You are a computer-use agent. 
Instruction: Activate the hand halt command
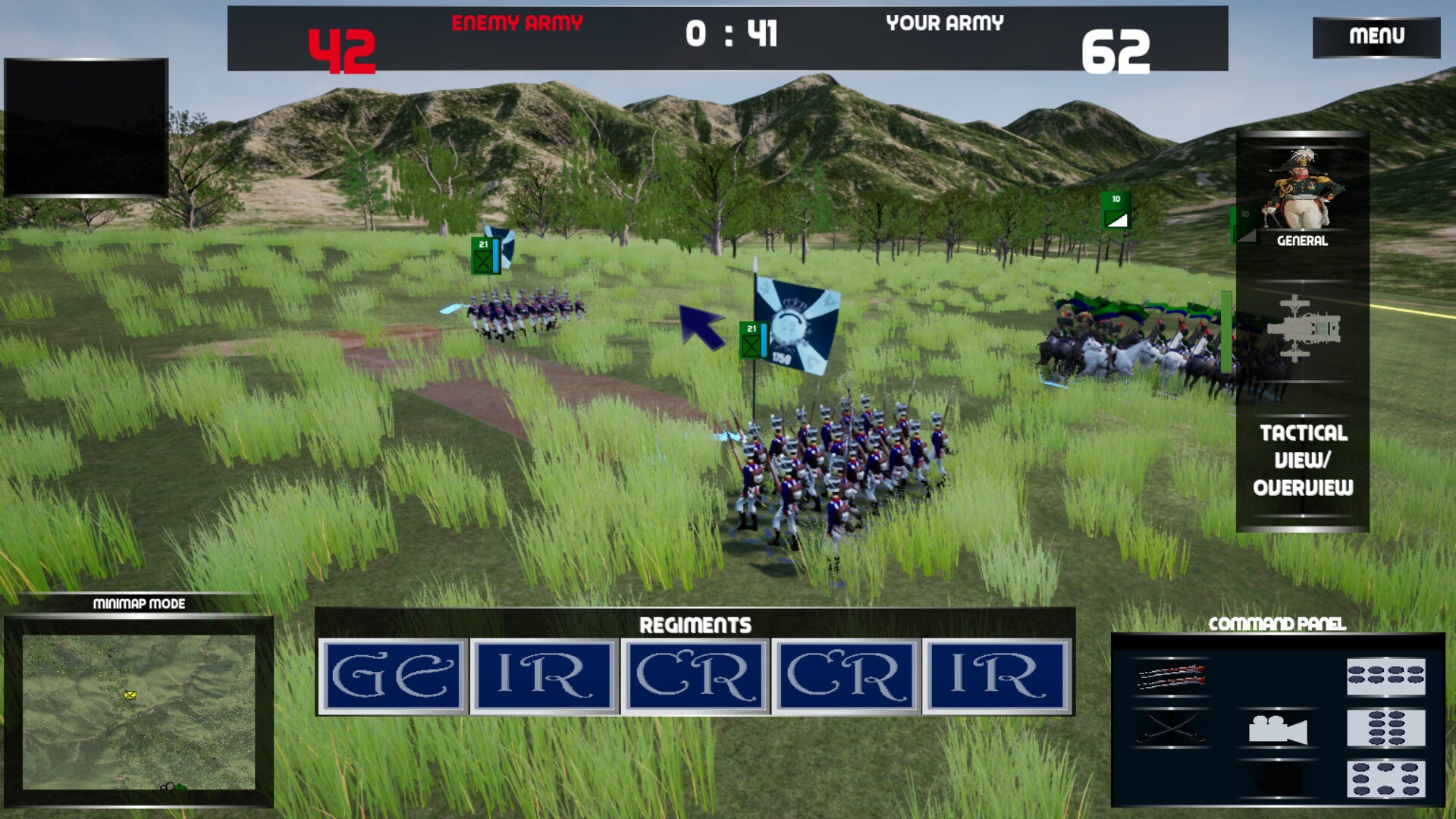1277,780
